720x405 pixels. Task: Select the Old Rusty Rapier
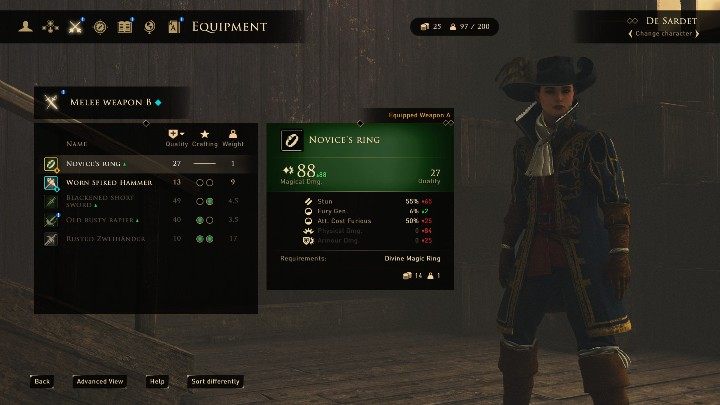(146, 220)
